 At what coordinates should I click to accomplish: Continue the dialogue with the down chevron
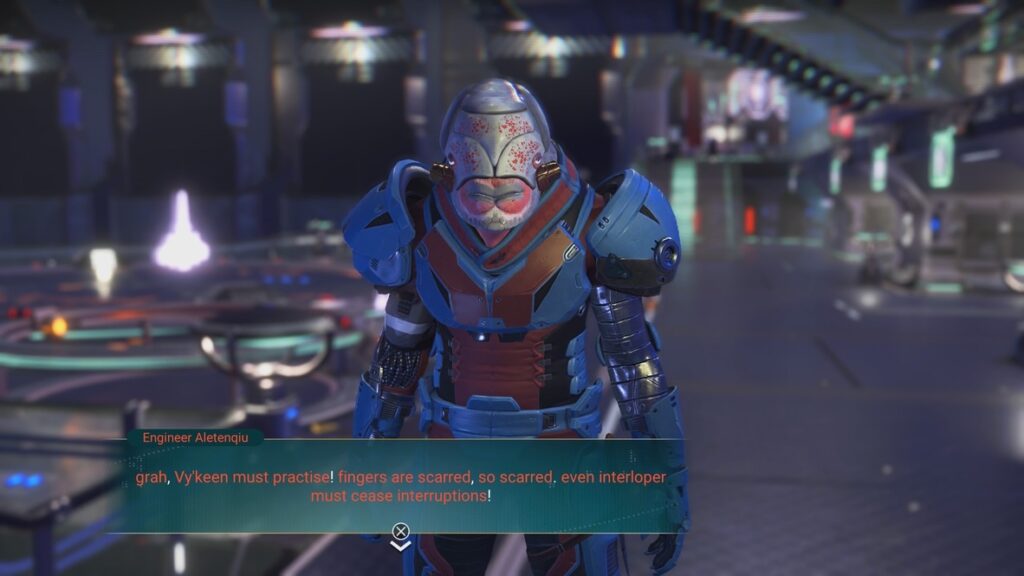pos(401,546)
